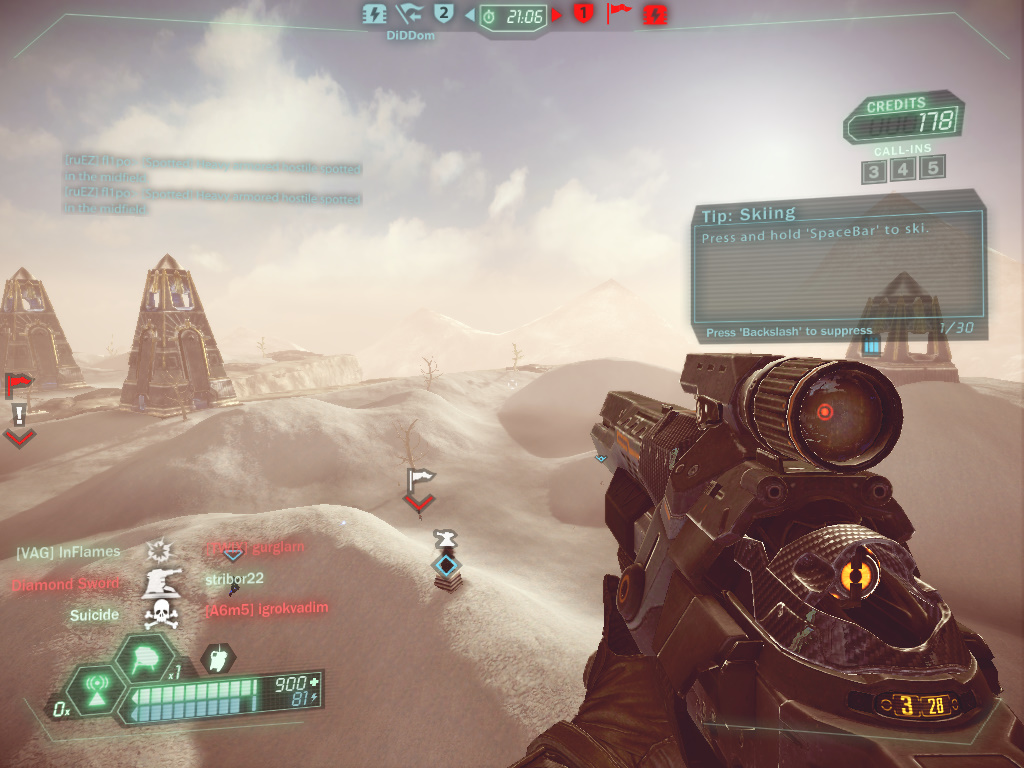
Task: Select call-in slot 5
Action: click(933, 167)
